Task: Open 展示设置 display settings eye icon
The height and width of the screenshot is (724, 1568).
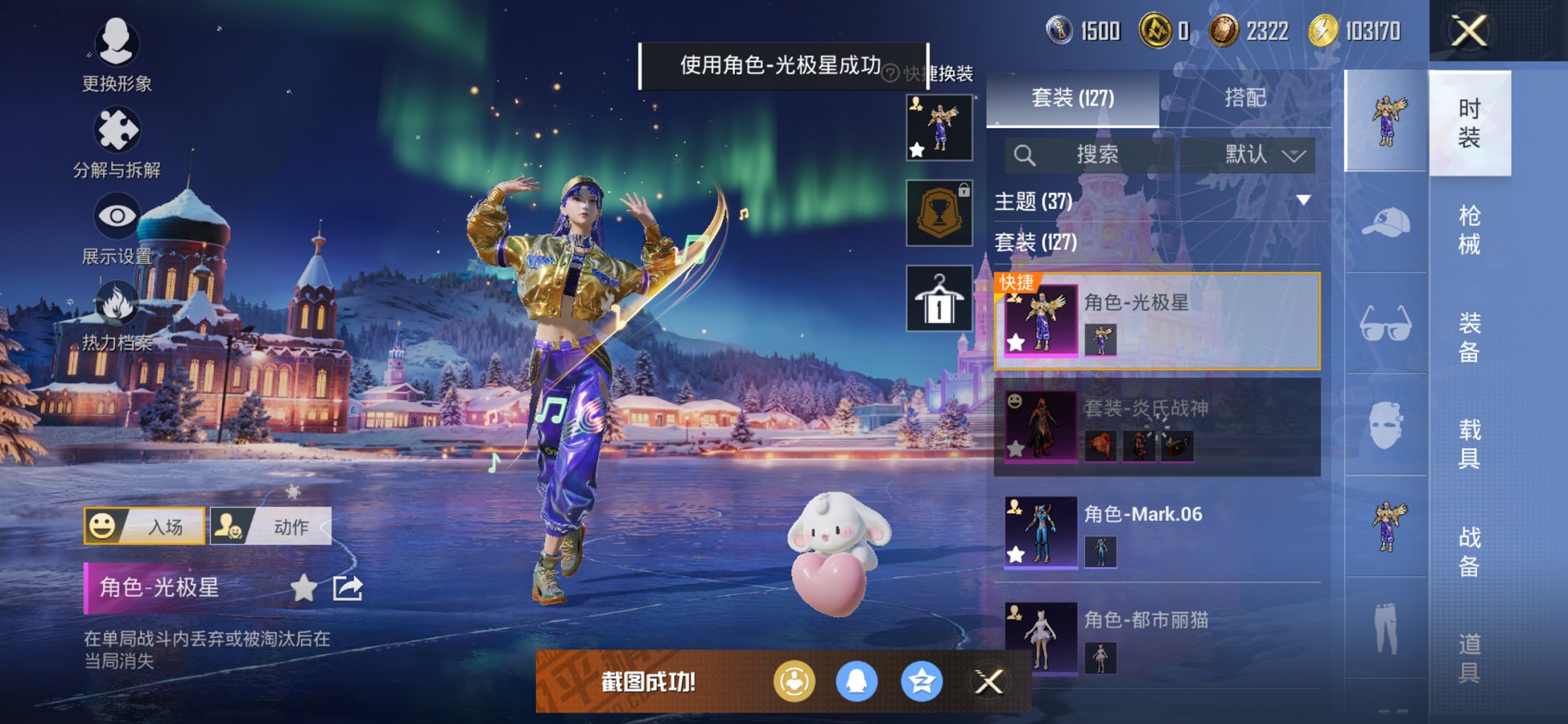Action: click(x=117, y=215)
